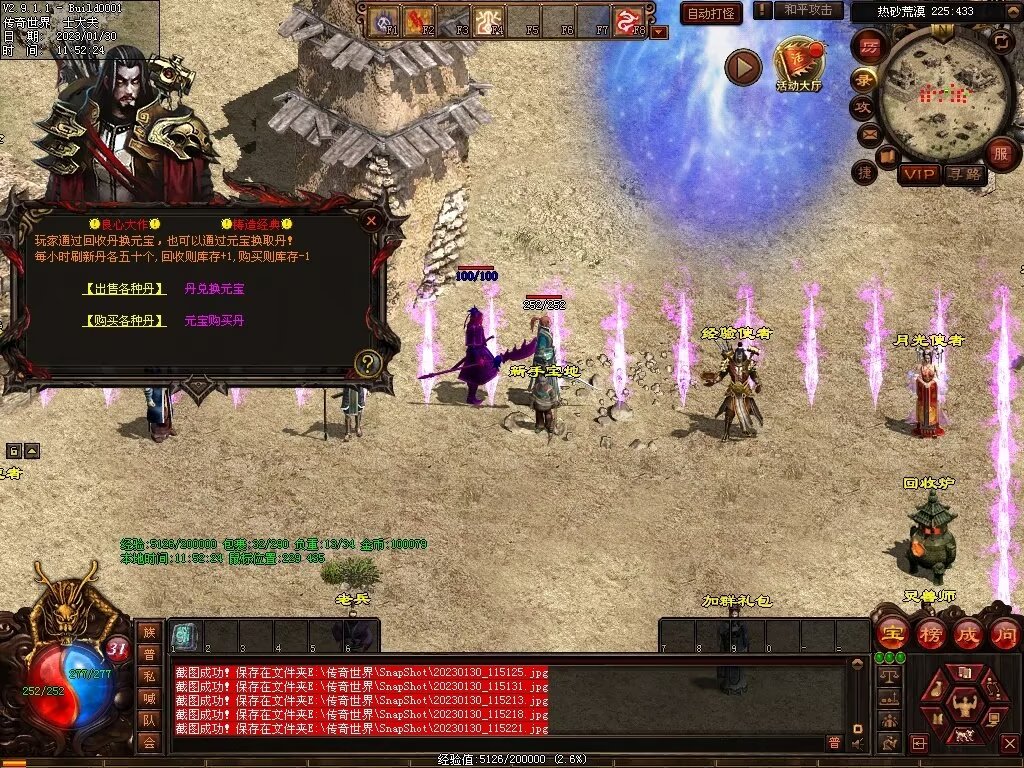This screenshot has width=1024, height=768.
Task: Open the dialogue help question mark
Action: click(x=368, y=363)
